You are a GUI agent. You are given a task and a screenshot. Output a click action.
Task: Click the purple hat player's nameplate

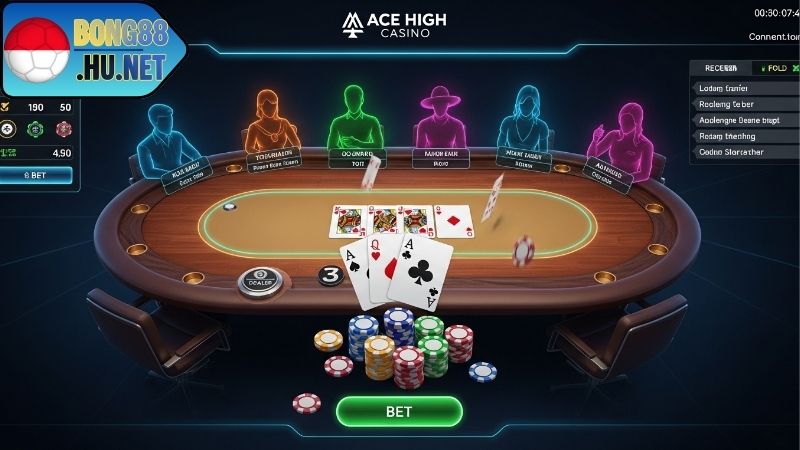click(441, 157)
